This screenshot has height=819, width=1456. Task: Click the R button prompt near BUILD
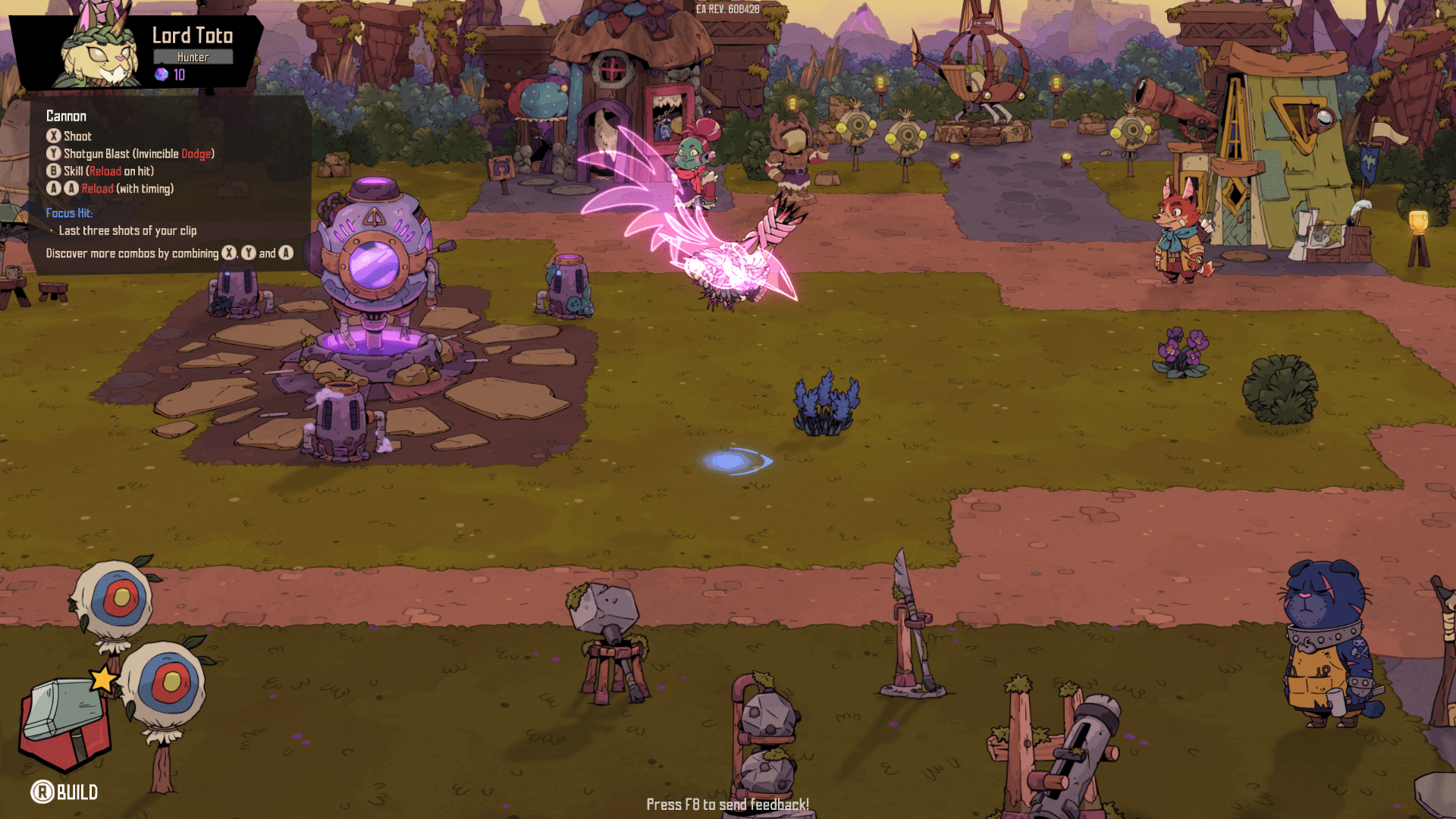tap(44, 793)
